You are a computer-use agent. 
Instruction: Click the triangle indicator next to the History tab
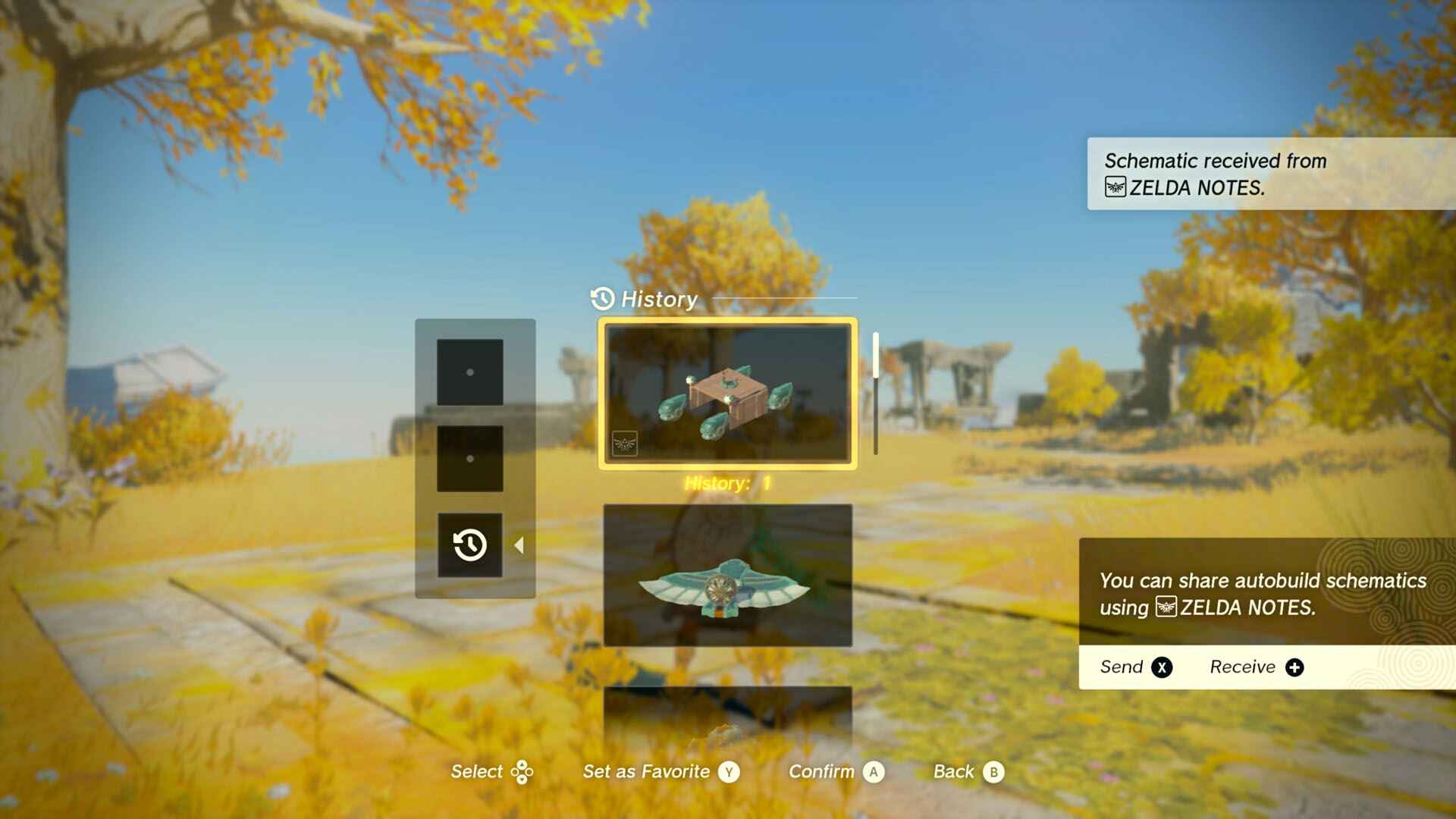[519, 544]
